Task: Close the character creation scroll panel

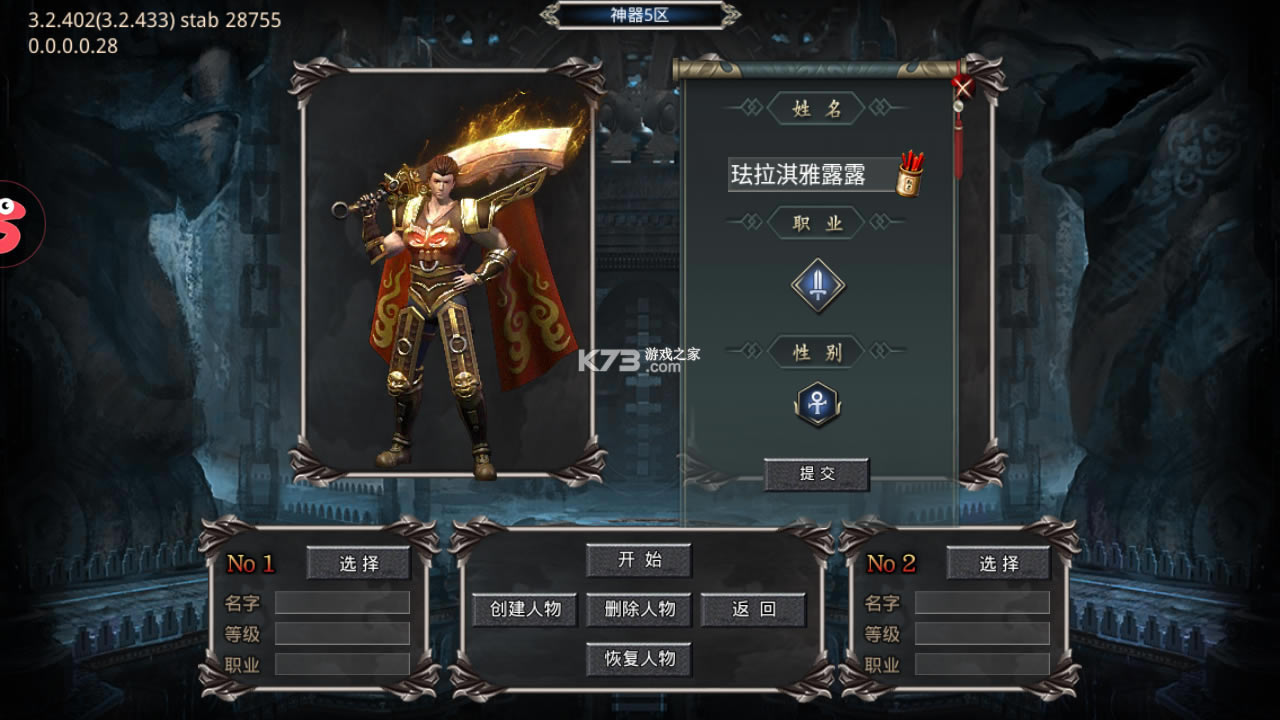Action: pyautogui.click(x=962, y=87)
